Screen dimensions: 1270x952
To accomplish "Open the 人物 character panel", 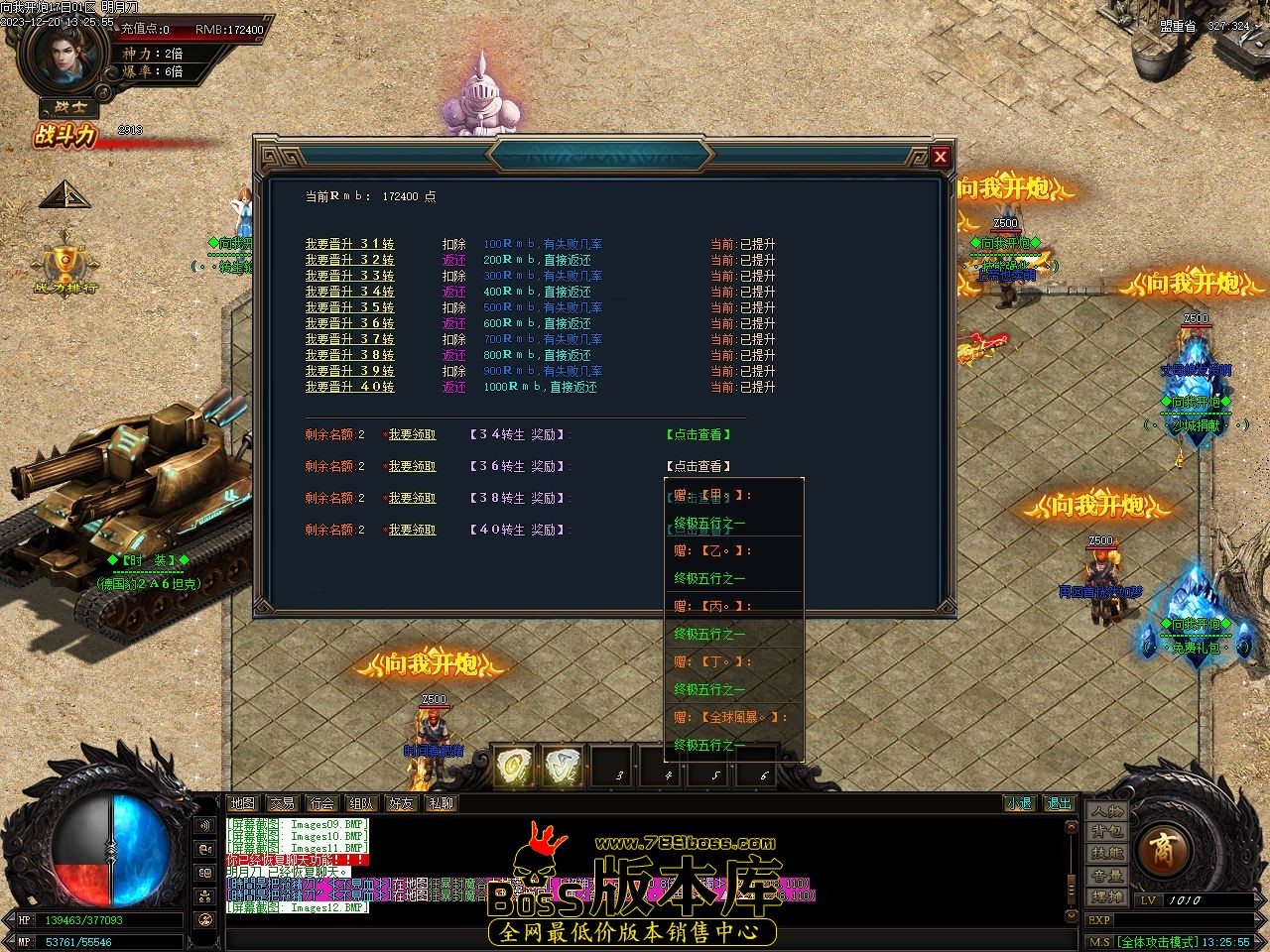I will [x=1107, y=810].
